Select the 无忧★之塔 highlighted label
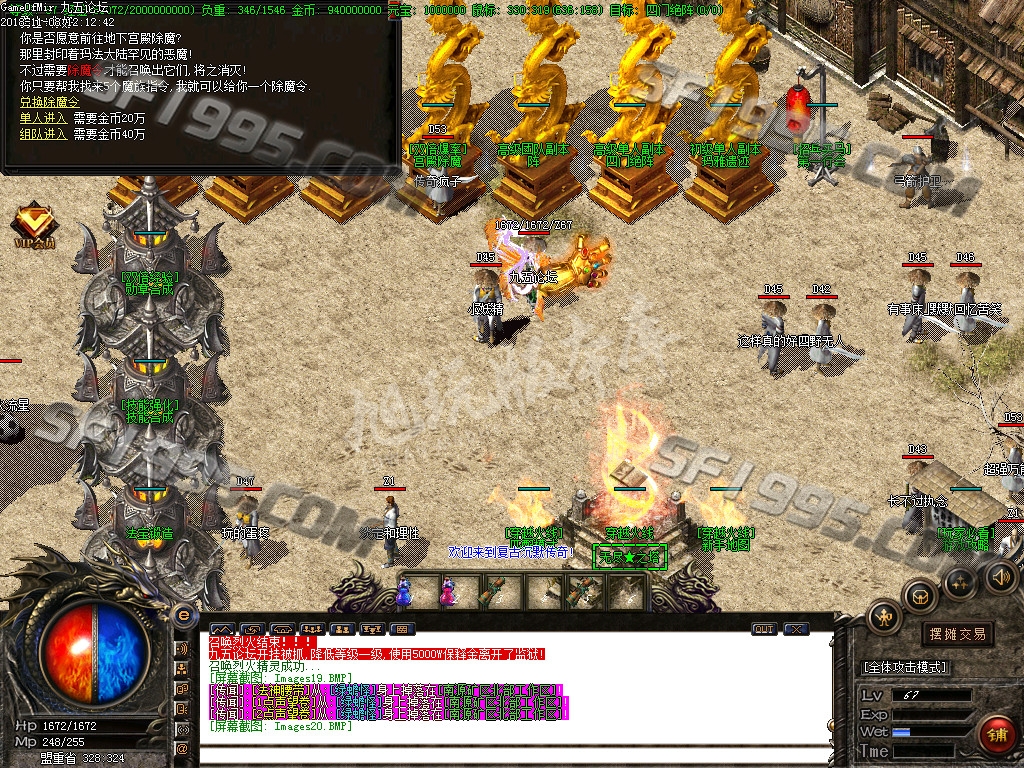This screenshot has height=768, width=1024. pos(629,557)
